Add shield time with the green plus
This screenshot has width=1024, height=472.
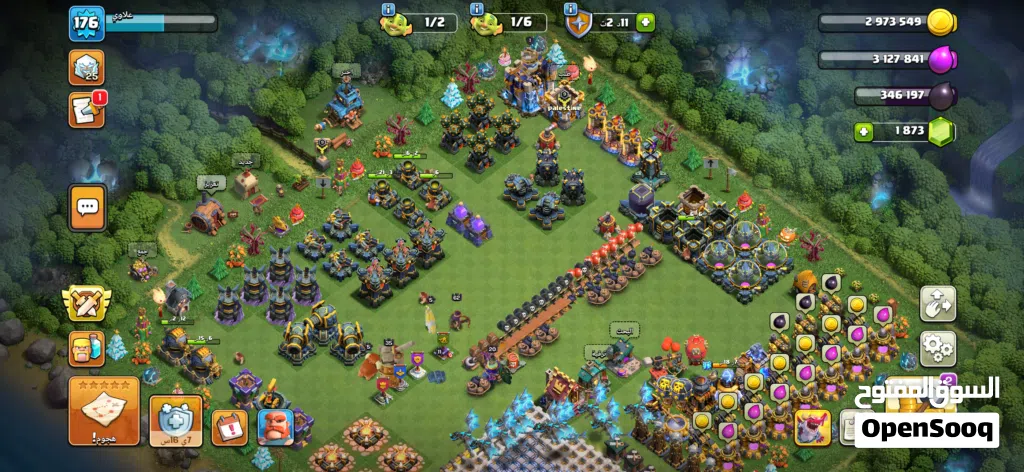(645, 22)
